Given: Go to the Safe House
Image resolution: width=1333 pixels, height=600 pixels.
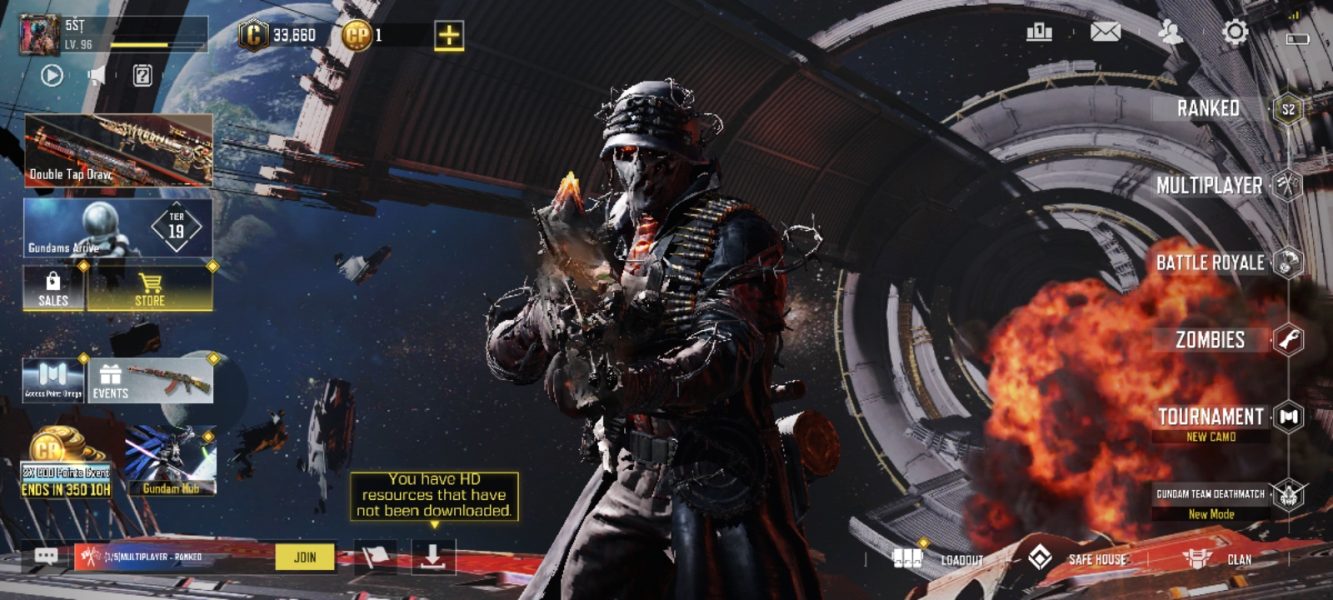Looking at the screenshot, I should (1078, 559).
